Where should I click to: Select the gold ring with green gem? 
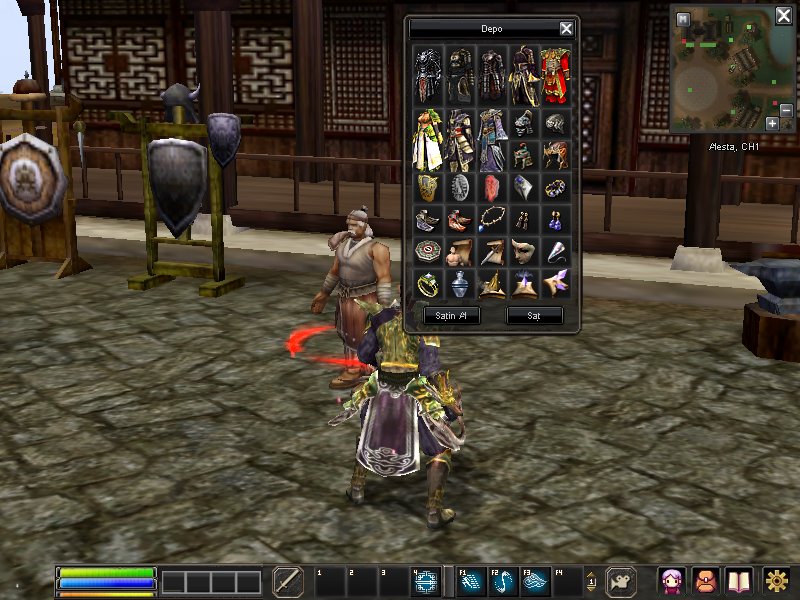[429, 284]
